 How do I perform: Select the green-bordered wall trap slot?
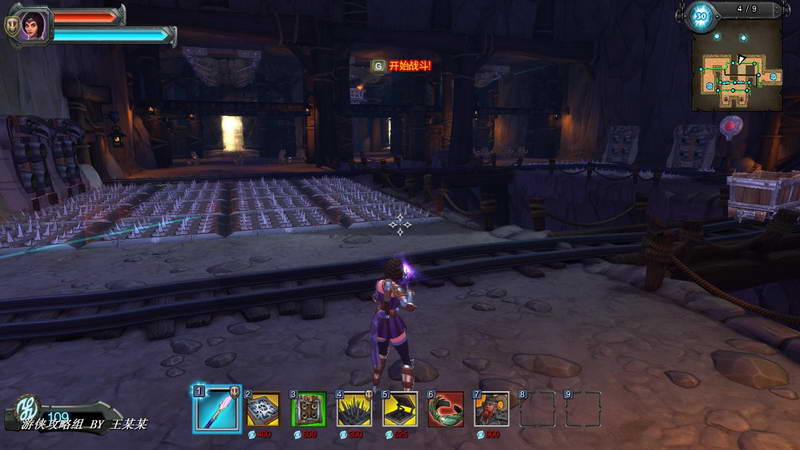click(x=308, y=409)
